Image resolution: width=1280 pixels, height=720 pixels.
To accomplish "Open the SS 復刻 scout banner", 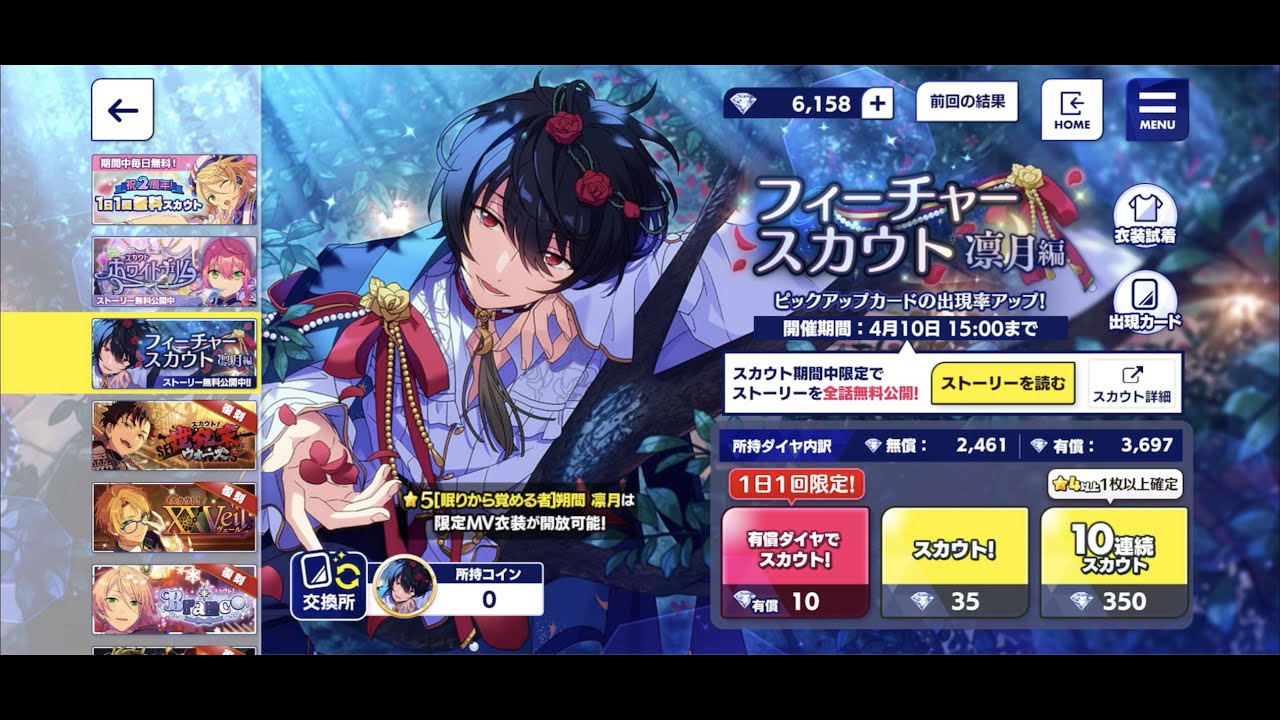I will [175, 436].
